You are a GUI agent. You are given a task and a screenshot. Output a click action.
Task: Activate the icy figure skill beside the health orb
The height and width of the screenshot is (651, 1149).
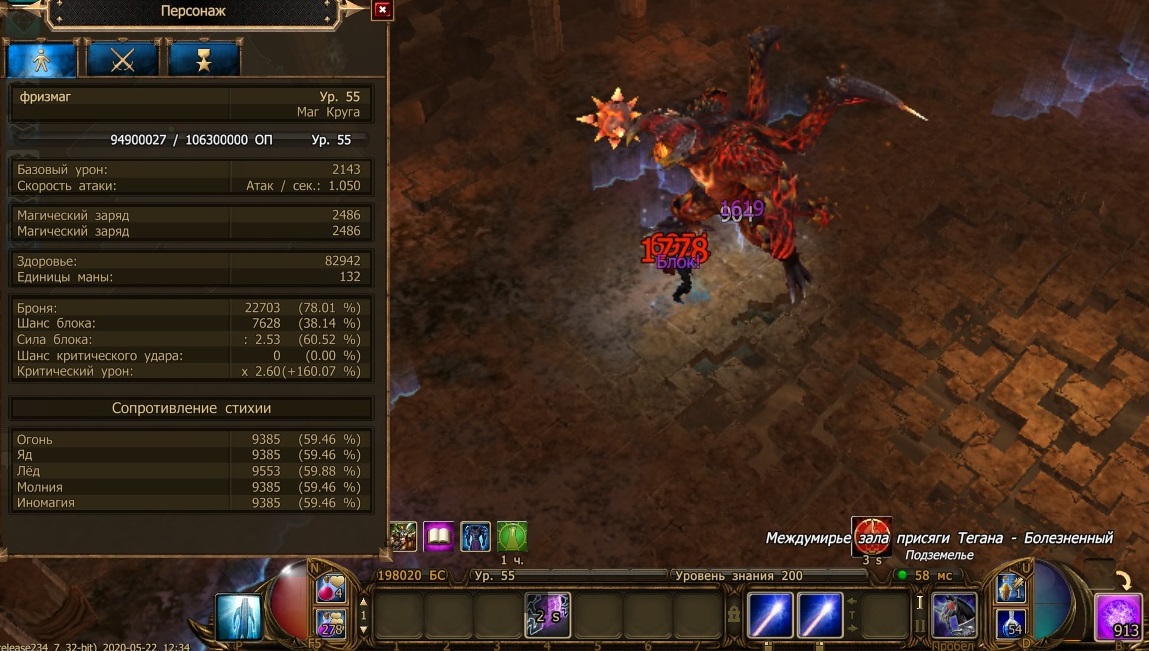(x=239, y=616)
